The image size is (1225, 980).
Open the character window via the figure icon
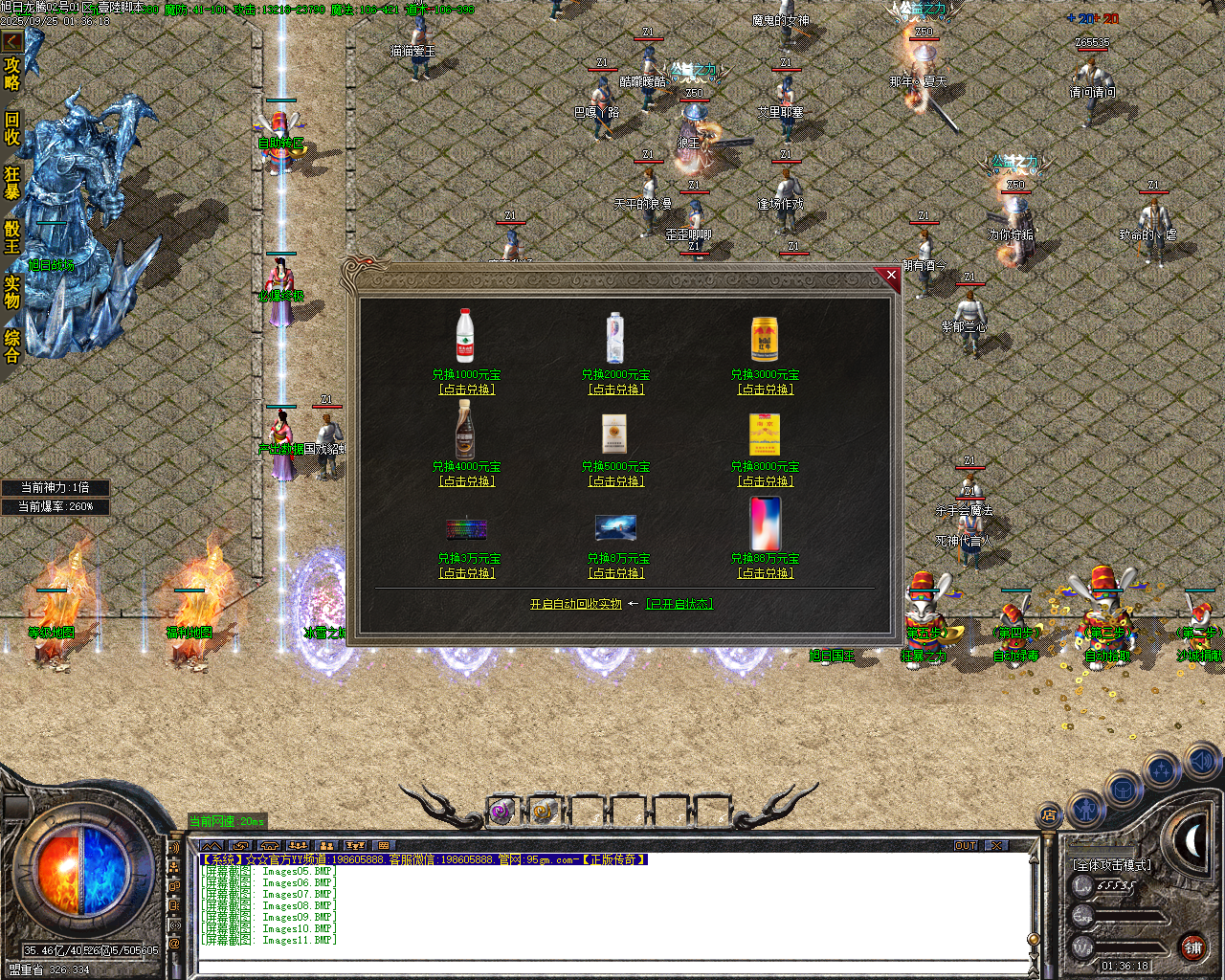(1086, 809)
